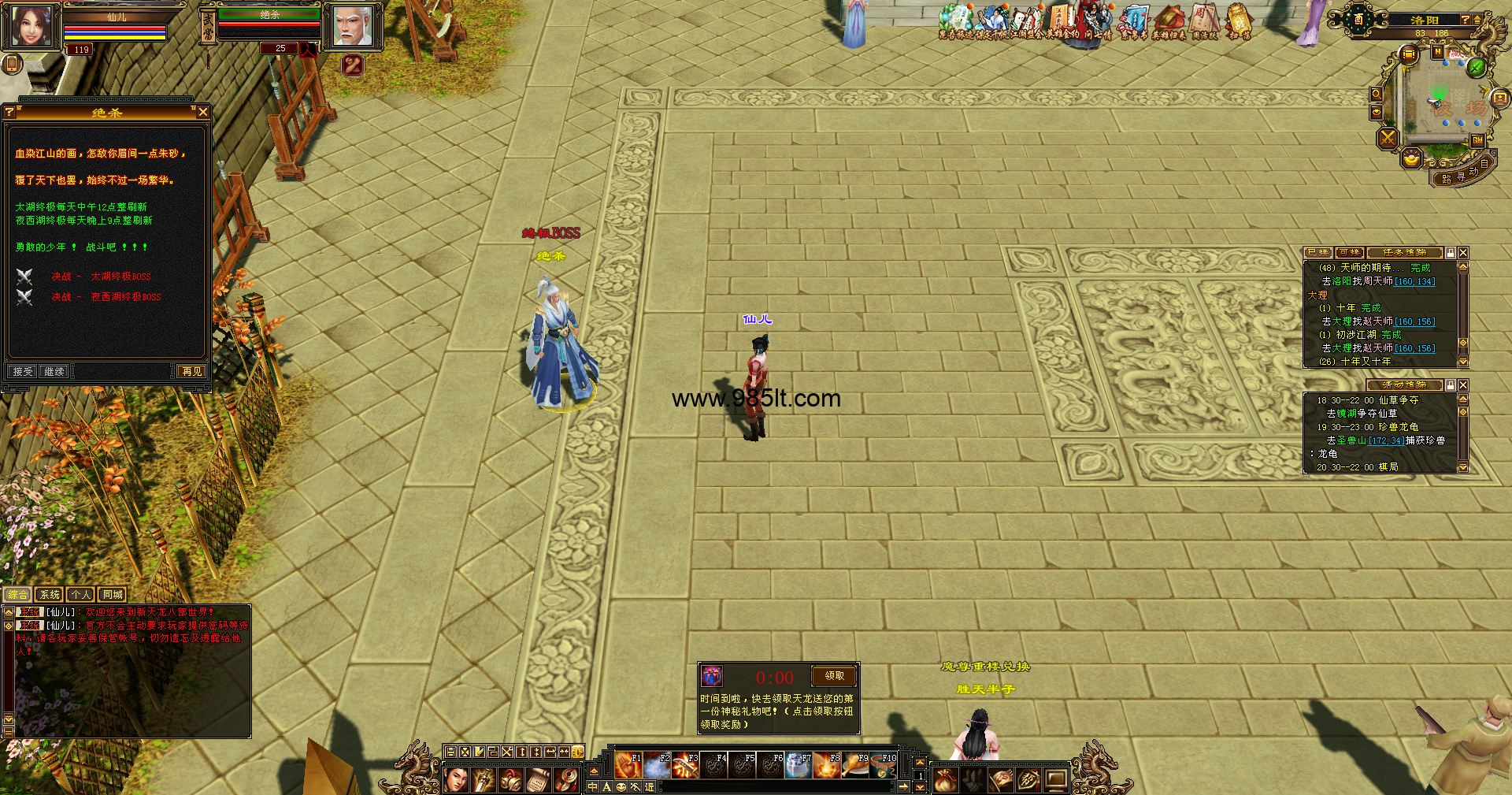Use the F9 roast chicken leg item
1512x795 pixels.
click(x=854, y=765)
